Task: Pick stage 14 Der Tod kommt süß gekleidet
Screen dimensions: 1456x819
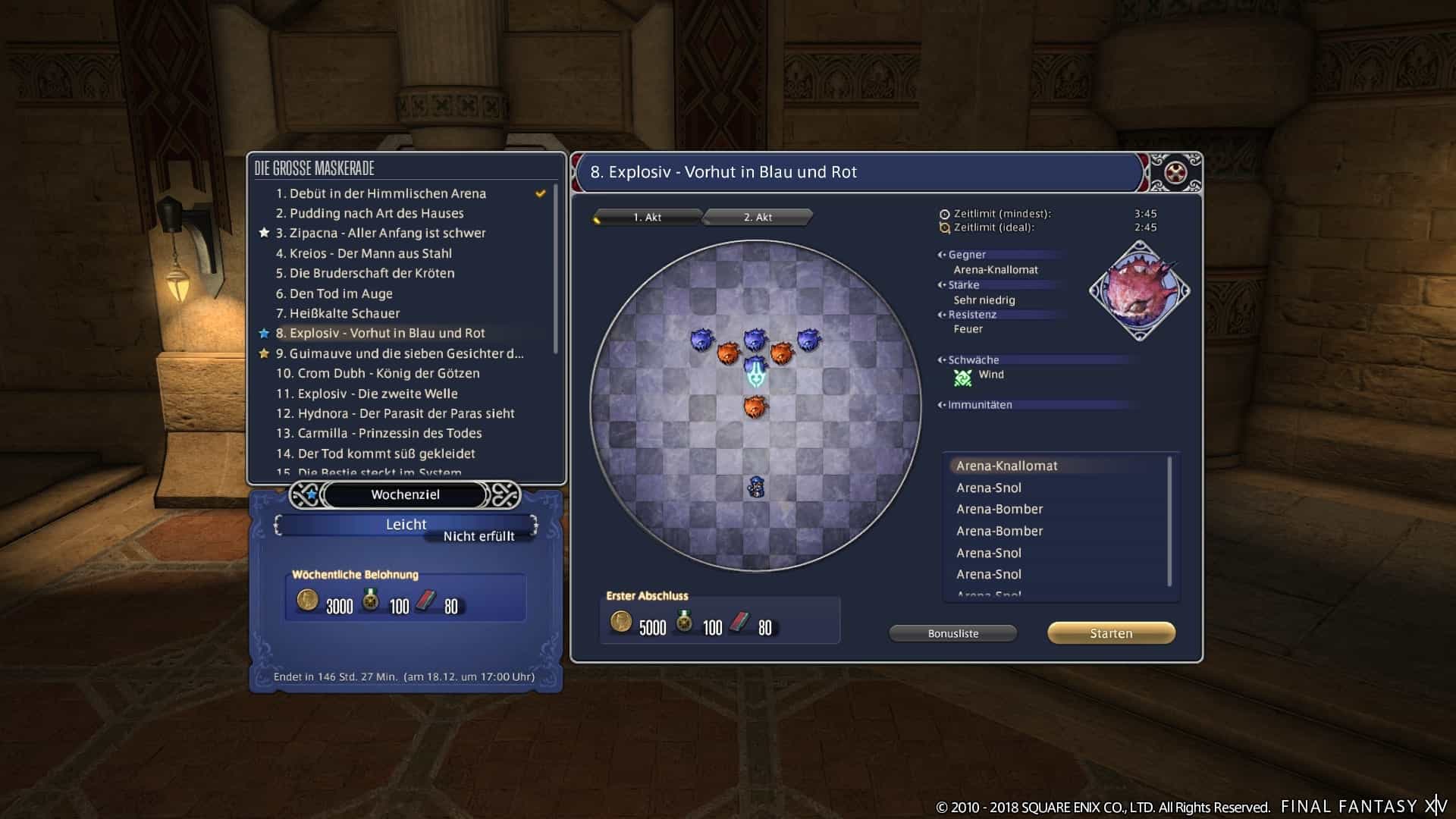Action: [375, 453]
